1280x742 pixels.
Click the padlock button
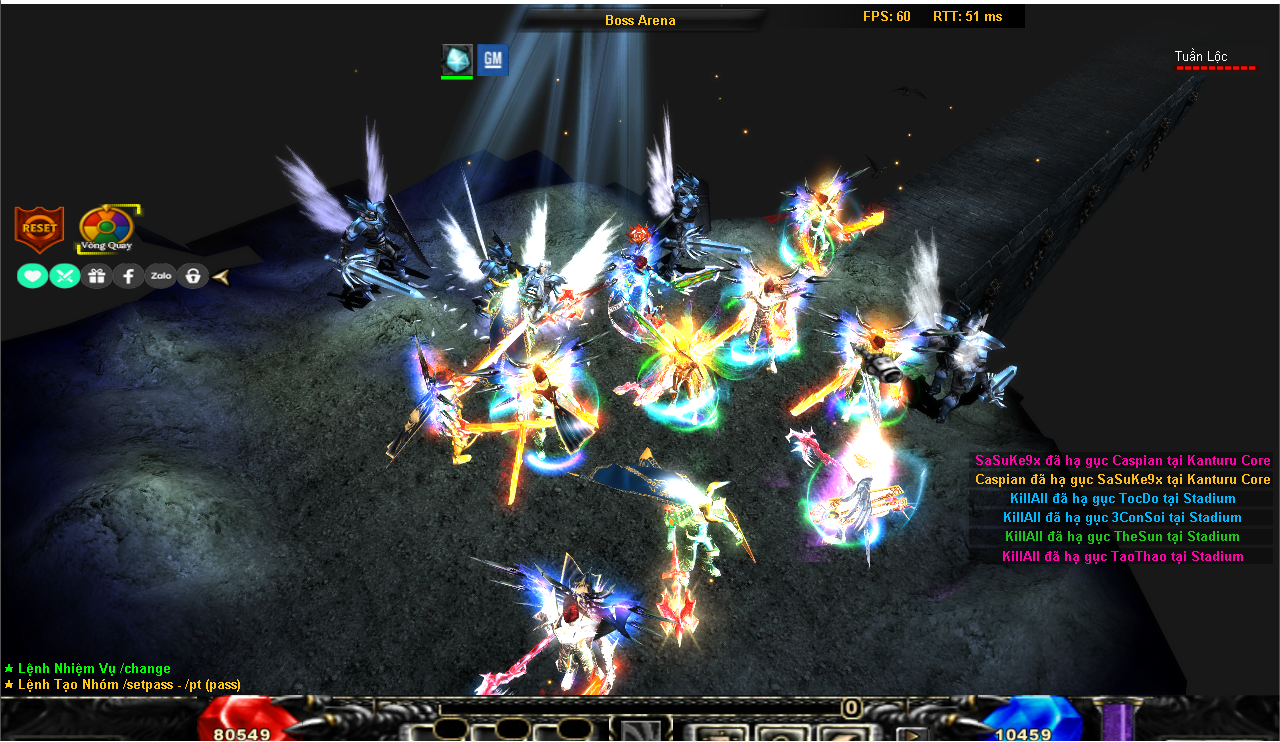[192, 276]
